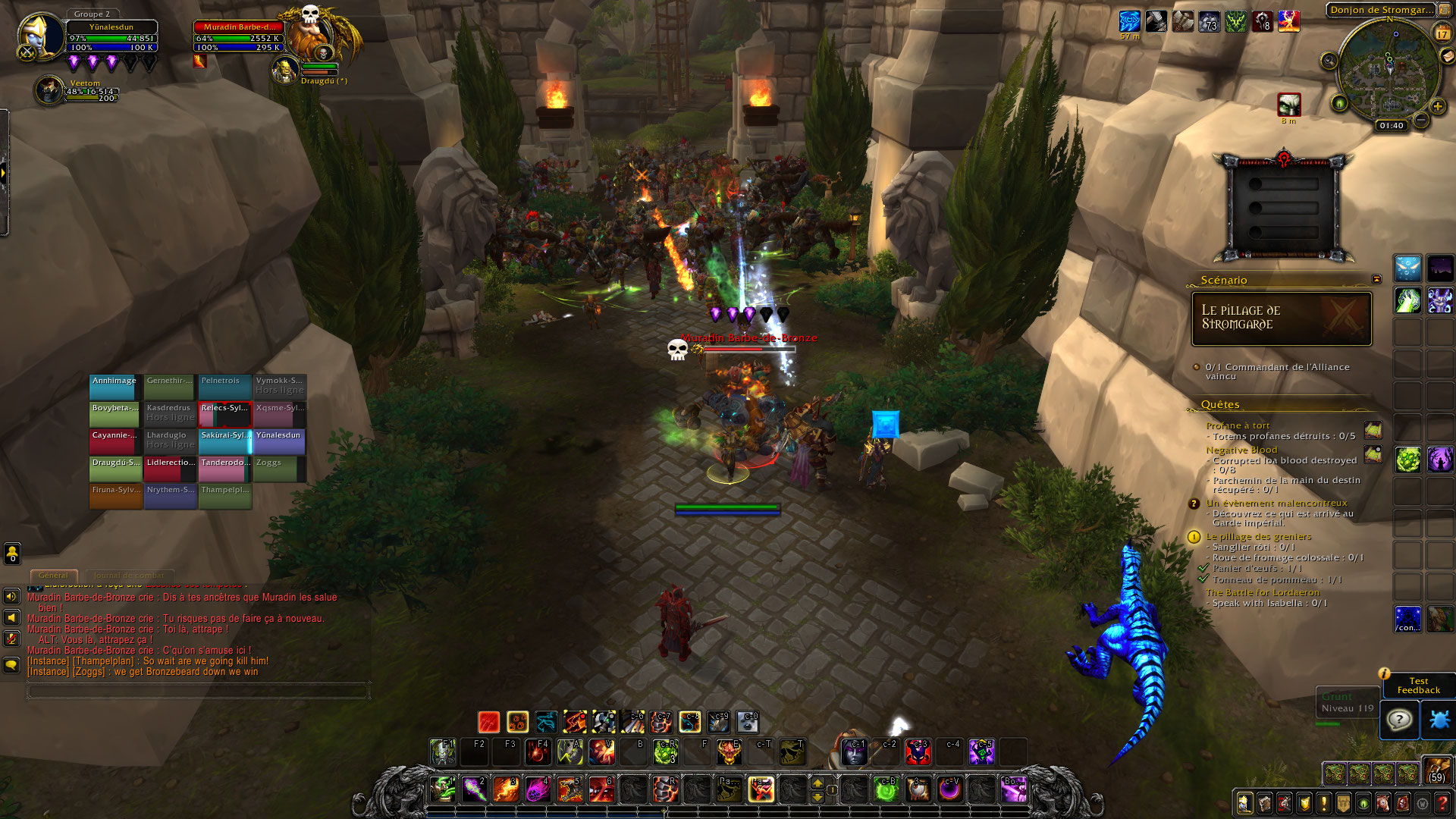Open the character info micro button
This screenshot has width=1456, height=819.
(1245, 803)
